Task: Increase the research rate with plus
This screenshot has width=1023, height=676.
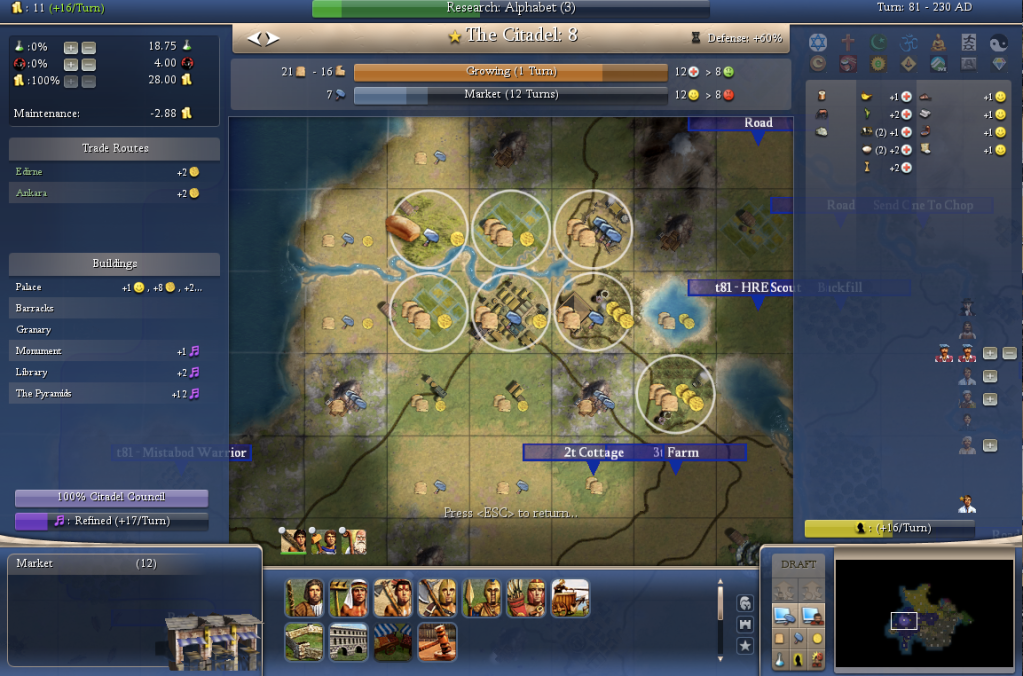Action: tap(70, 47)
